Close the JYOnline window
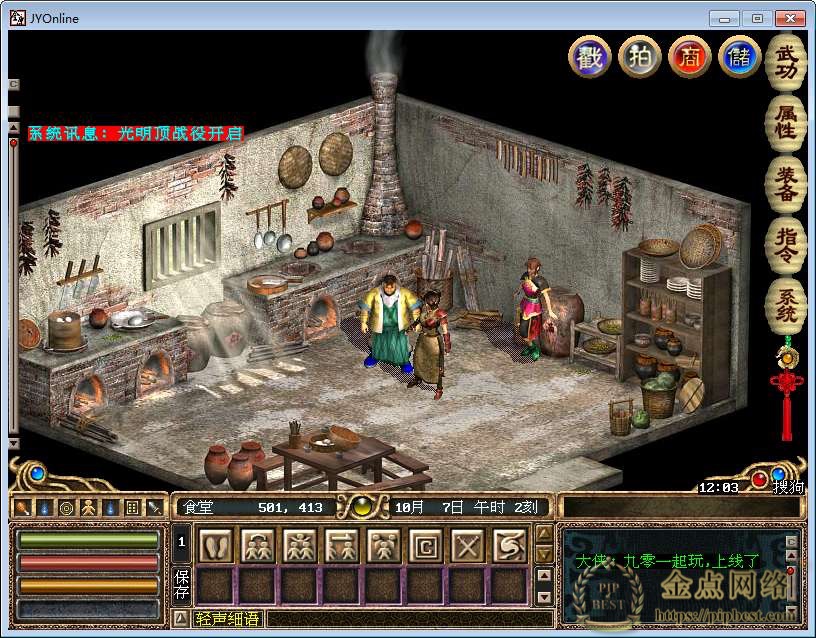 pyautogui.click(x=789, y=18)
